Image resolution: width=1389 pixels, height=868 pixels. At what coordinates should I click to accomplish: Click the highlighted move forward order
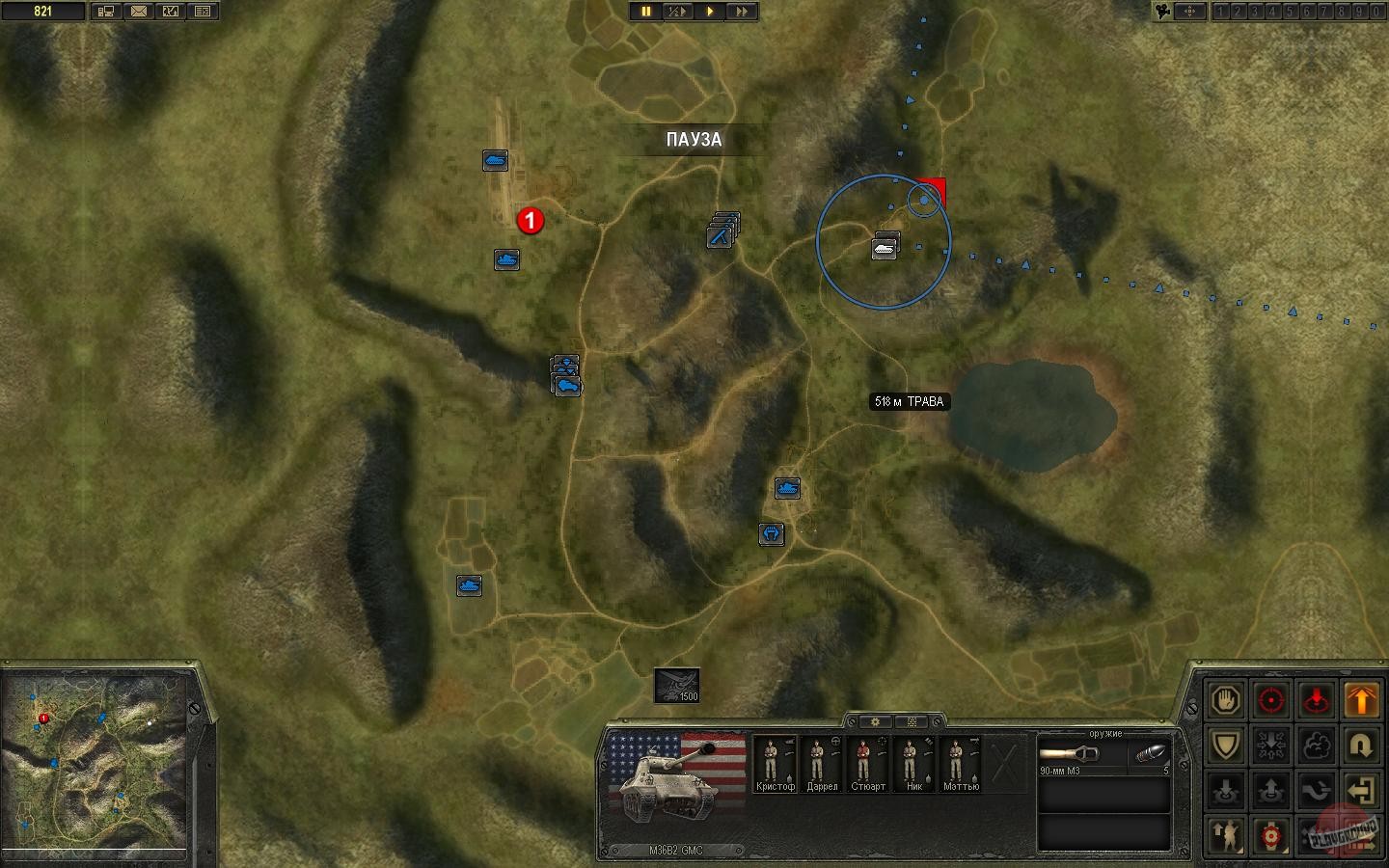(1361, 700)
